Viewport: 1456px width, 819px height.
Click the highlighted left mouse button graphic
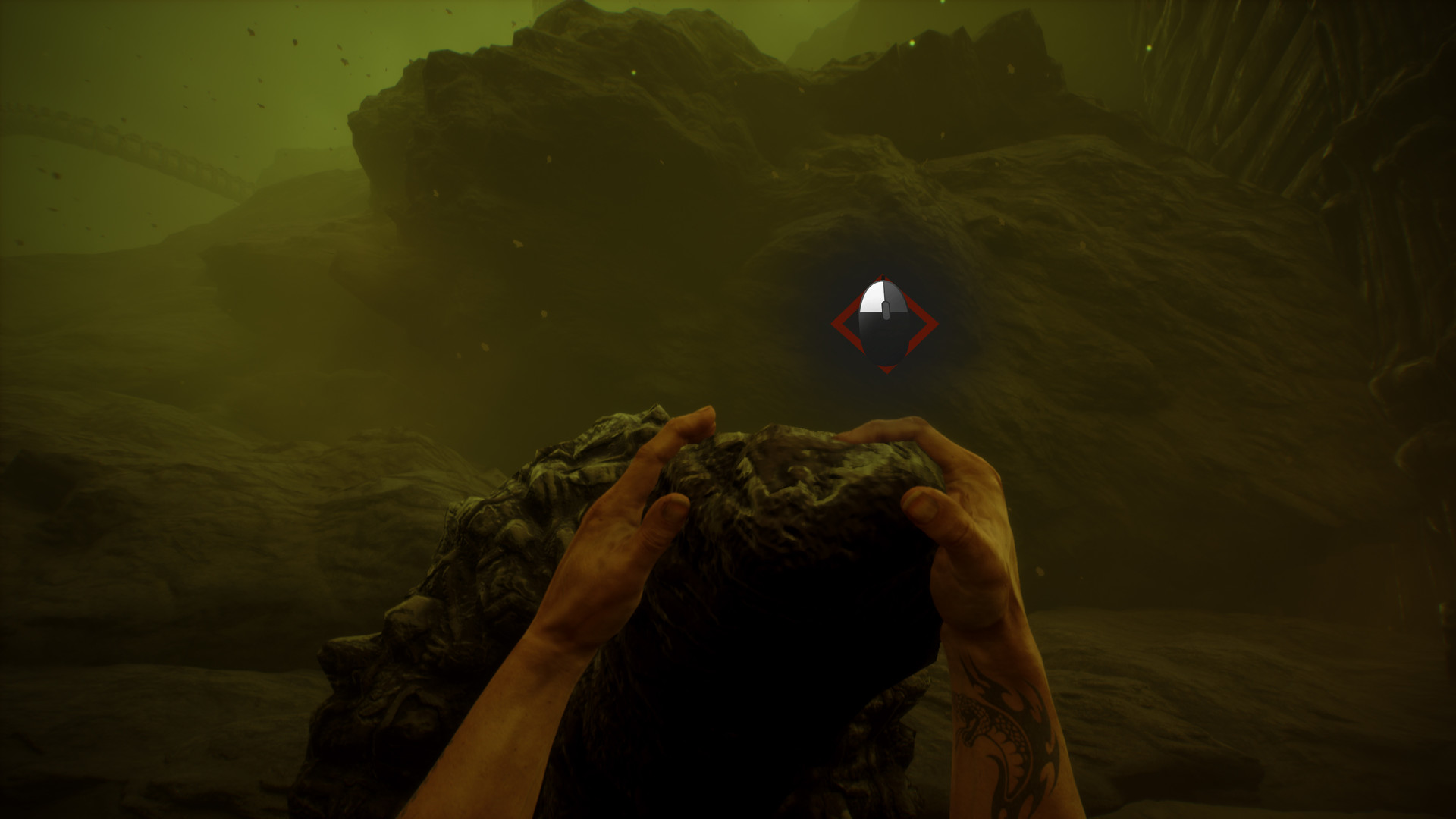click(871, 296)
